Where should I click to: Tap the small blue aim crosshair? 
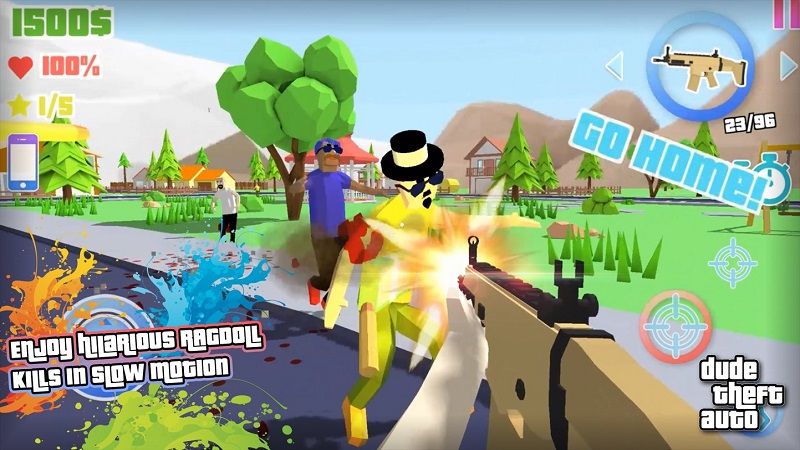point(733,262)
